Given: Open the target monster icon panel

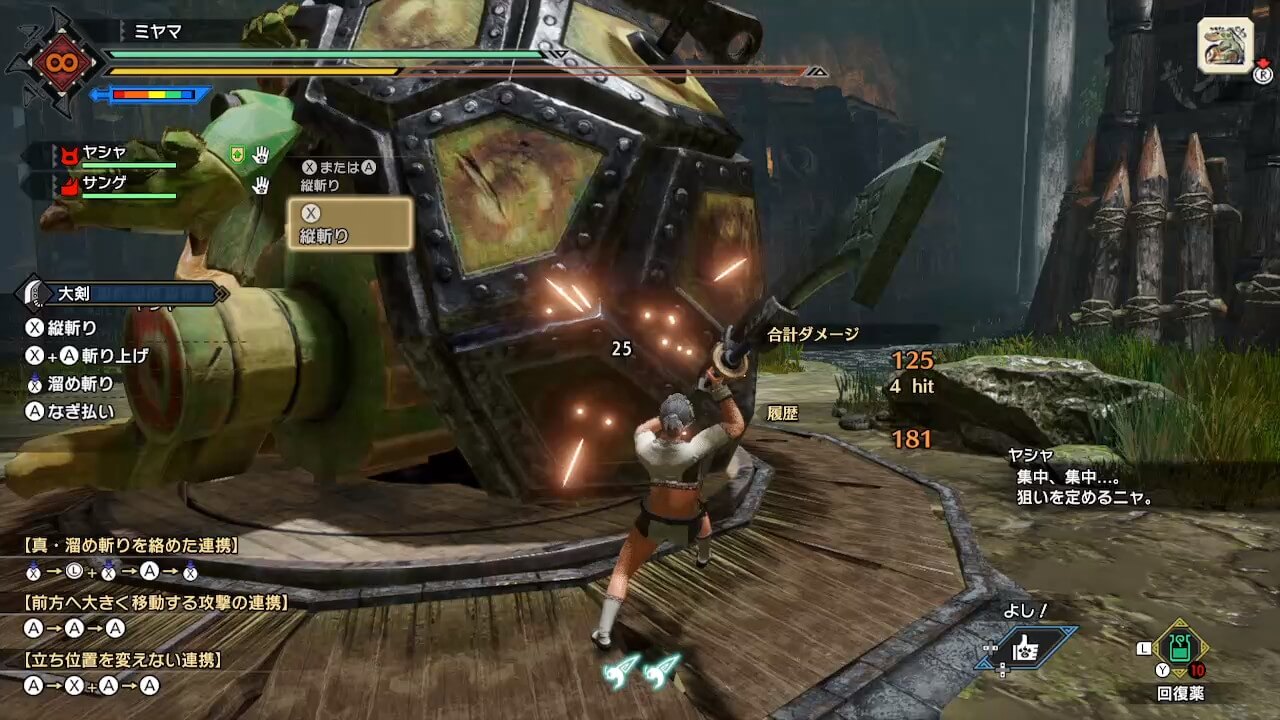Looking at the screenshot, I should [x=1224, y=46].
